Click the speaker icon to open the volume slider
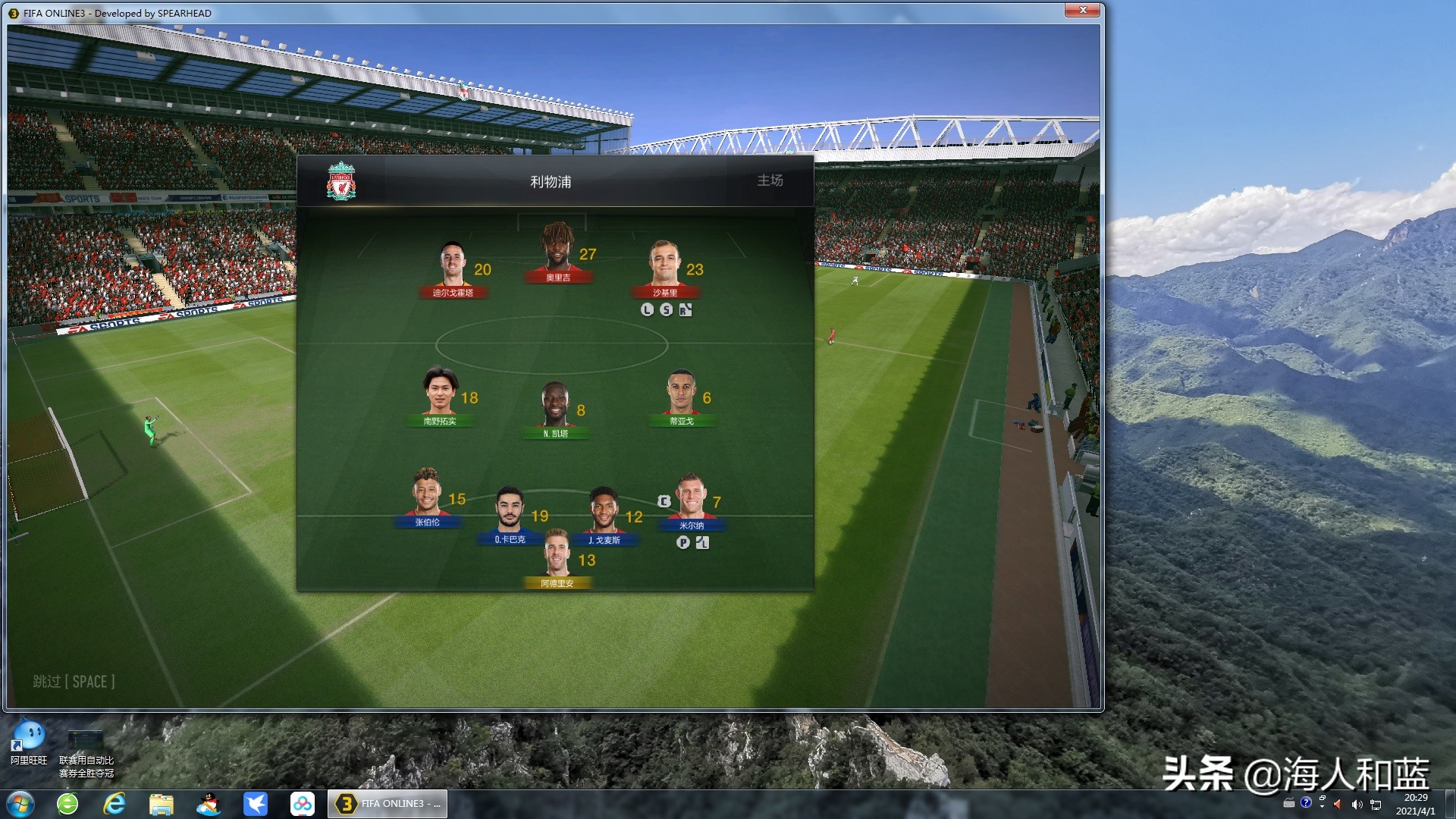Screen dimensions: 1456x819 click(1357, 804)
